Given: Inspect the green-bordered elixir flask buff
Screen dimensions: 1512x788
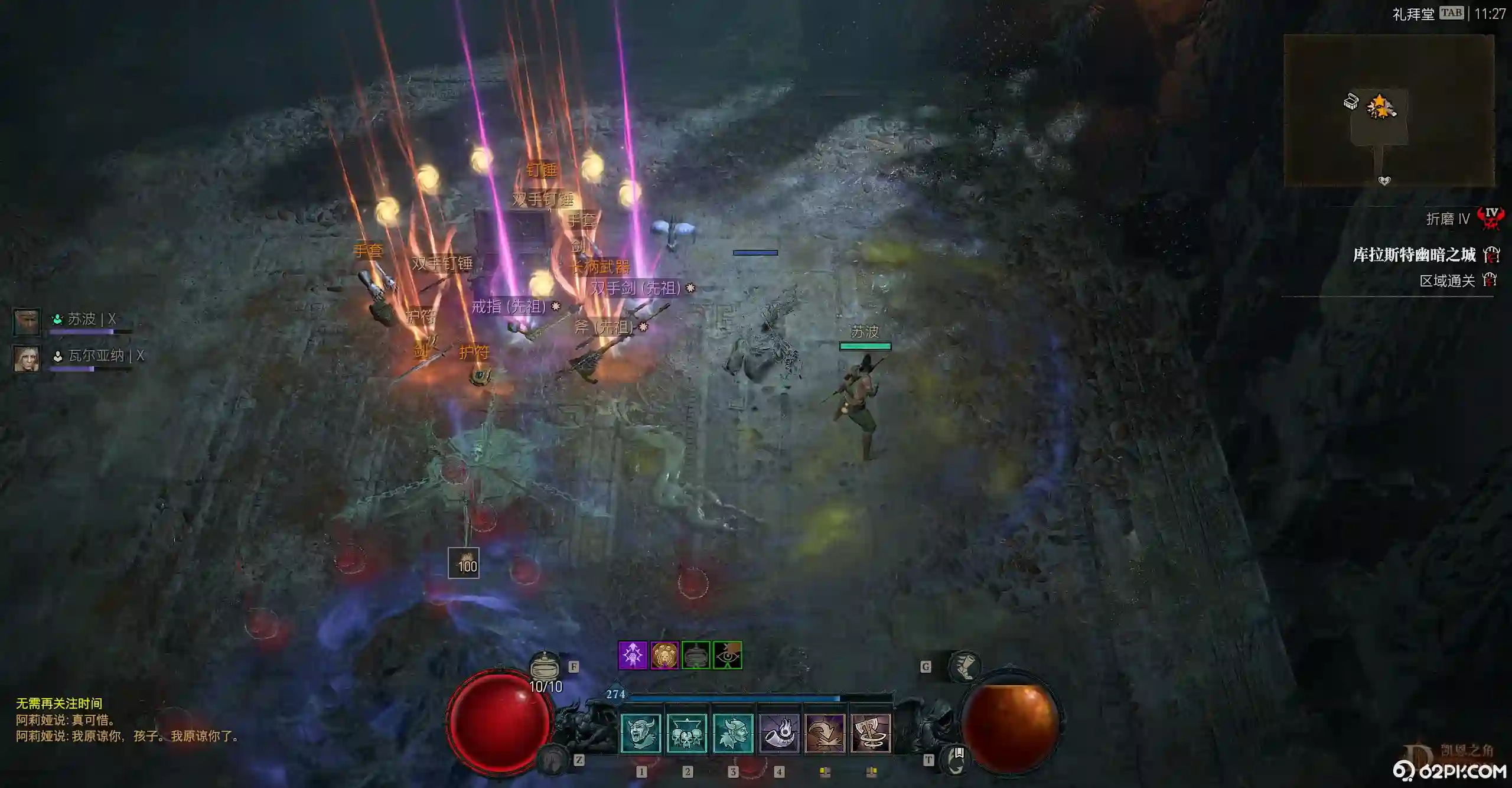Looking at the screenshot, I should 696,655.
